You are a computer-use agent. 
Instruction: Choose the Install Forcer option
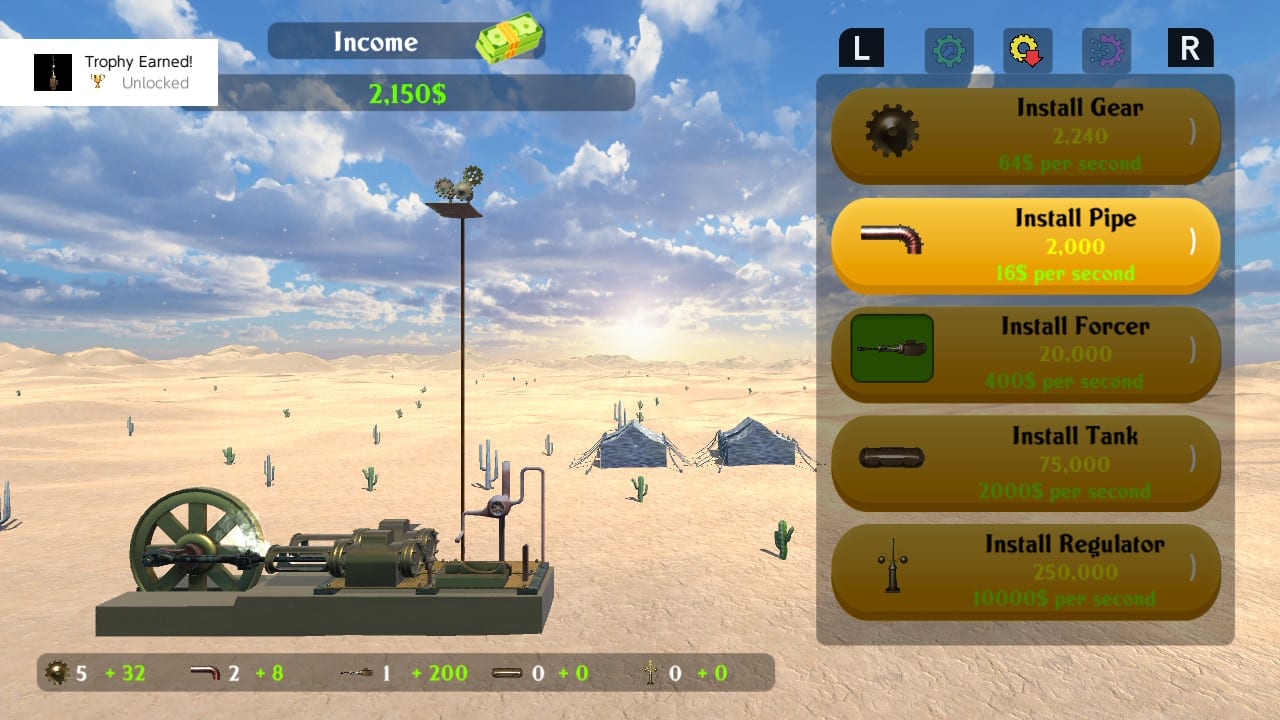click(x=1025, y=354)
